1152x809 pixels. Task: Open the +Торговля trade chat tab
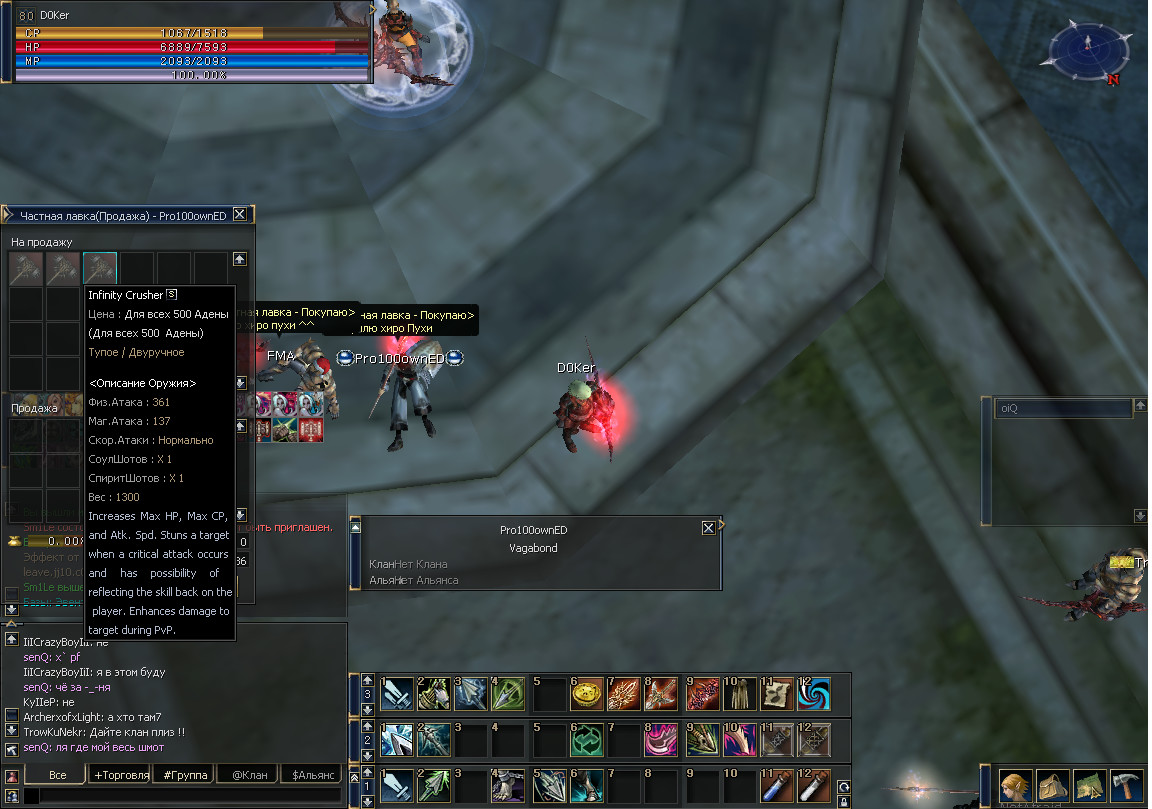pos(121,775)
